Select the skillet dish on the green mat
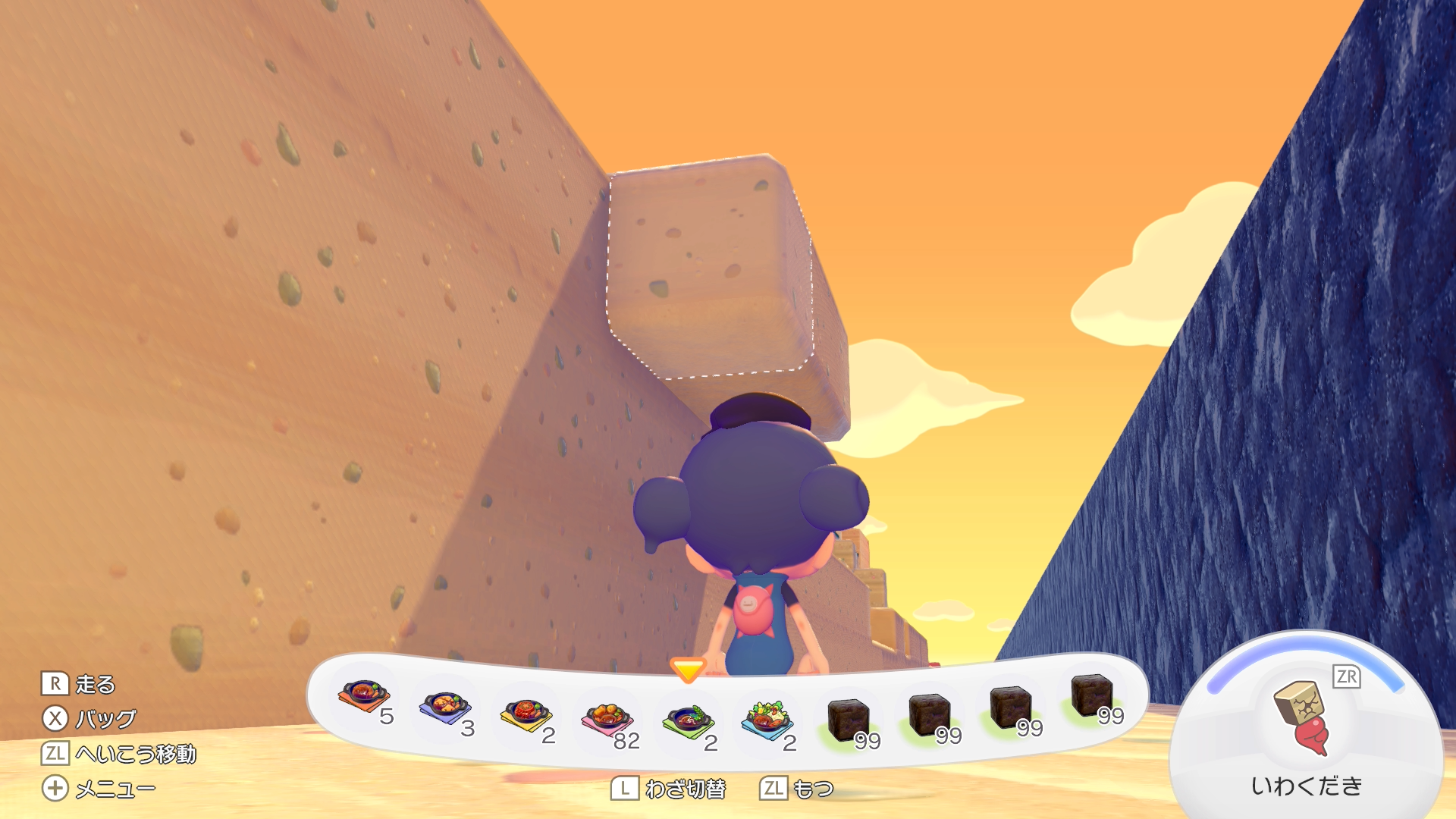Screen dimensions: 1456x819 687,720
